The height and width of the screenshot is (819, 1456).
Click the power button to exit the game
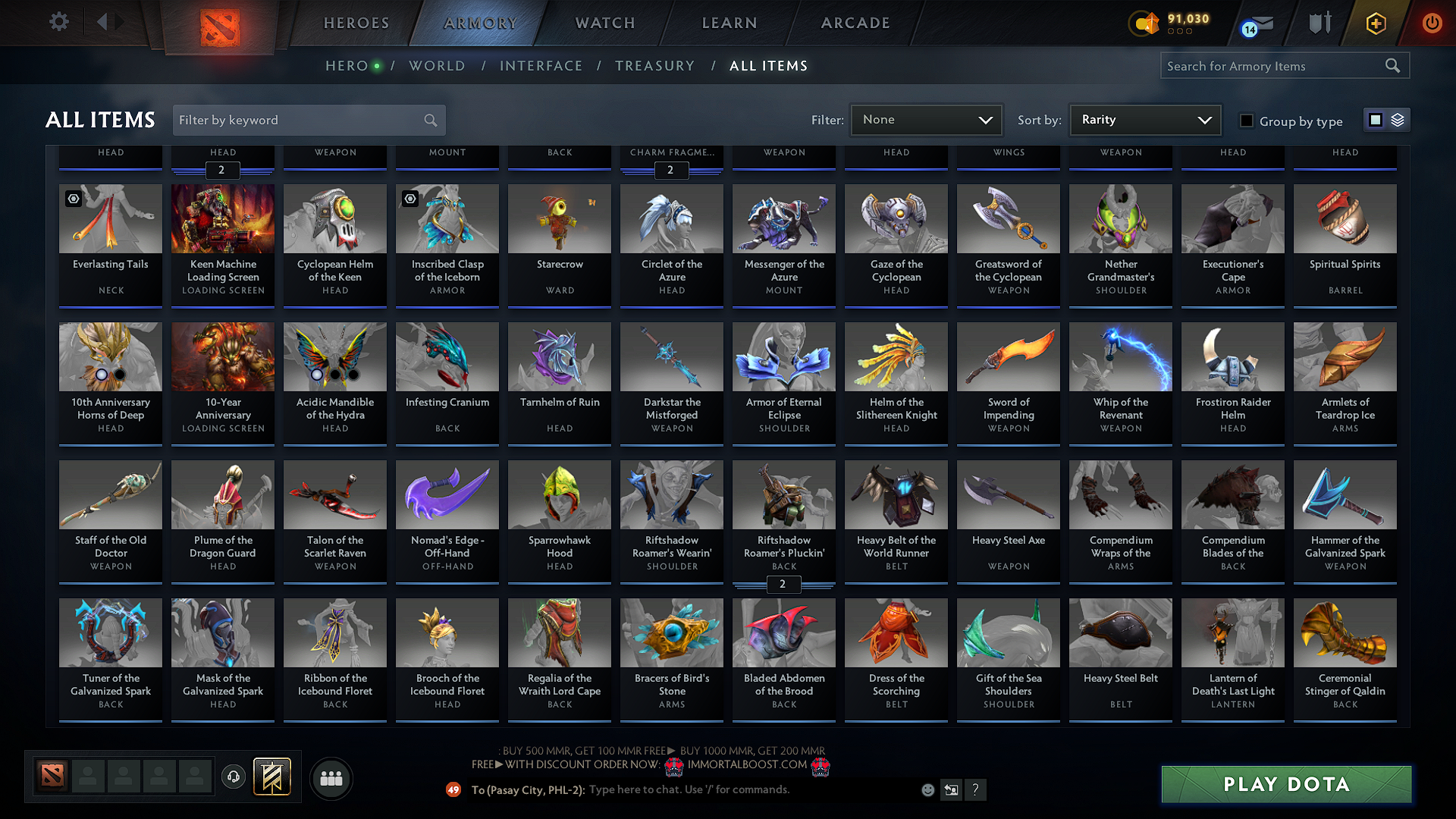coord(1432,23)
